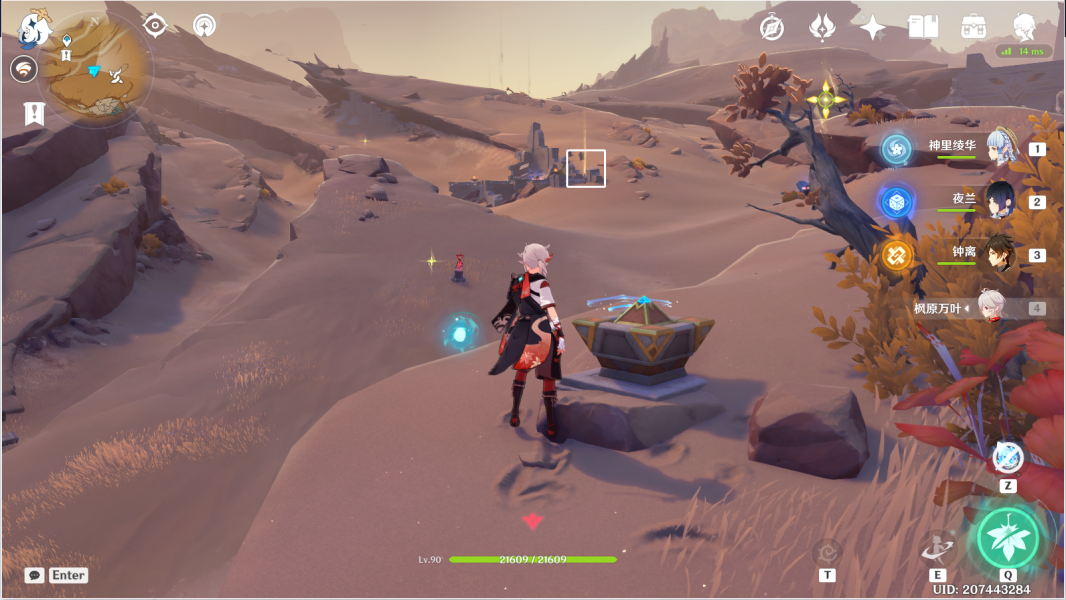Toggle the elemental sight eye icon
This screenshot has width=1066, height=600.
pos(155,25)
